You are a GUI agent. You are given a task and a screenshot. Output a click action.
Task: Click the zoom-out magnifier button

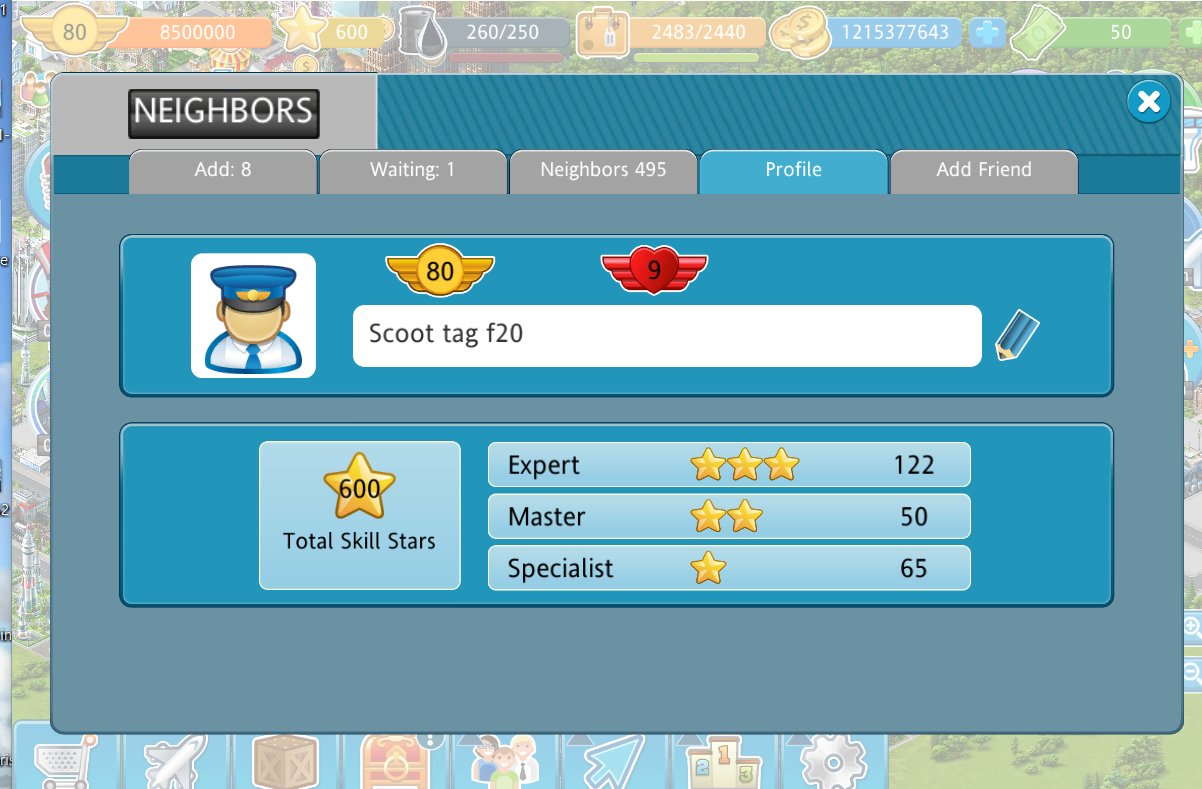[1192, 673]
